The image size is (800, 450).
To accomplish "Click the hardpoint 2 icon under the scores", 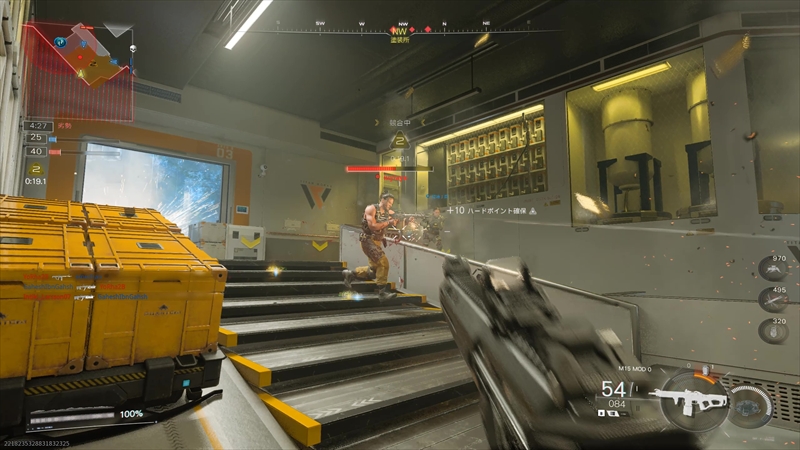I will coord(36,169).
